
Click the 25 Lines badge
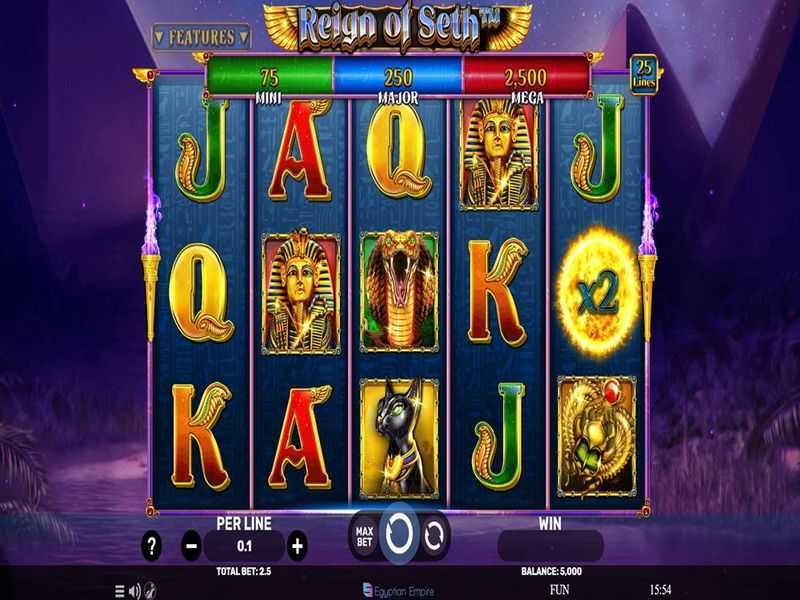pyautogui.click(x=644, y=74)
